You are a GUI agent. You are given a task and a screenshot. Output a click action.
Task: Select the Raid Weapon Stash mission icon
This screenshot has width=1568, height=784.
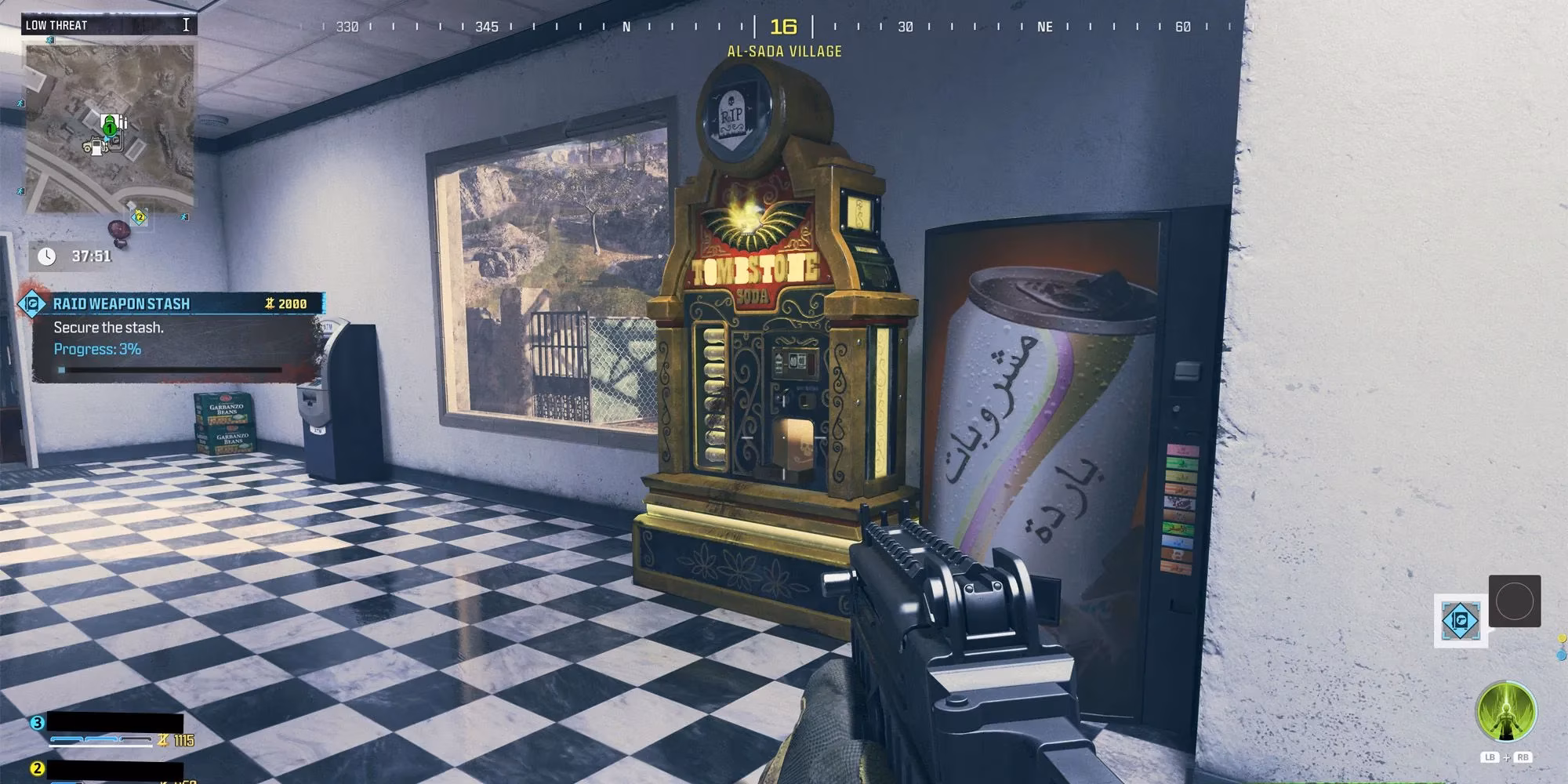pyautogui.click(x=33, y=303)
